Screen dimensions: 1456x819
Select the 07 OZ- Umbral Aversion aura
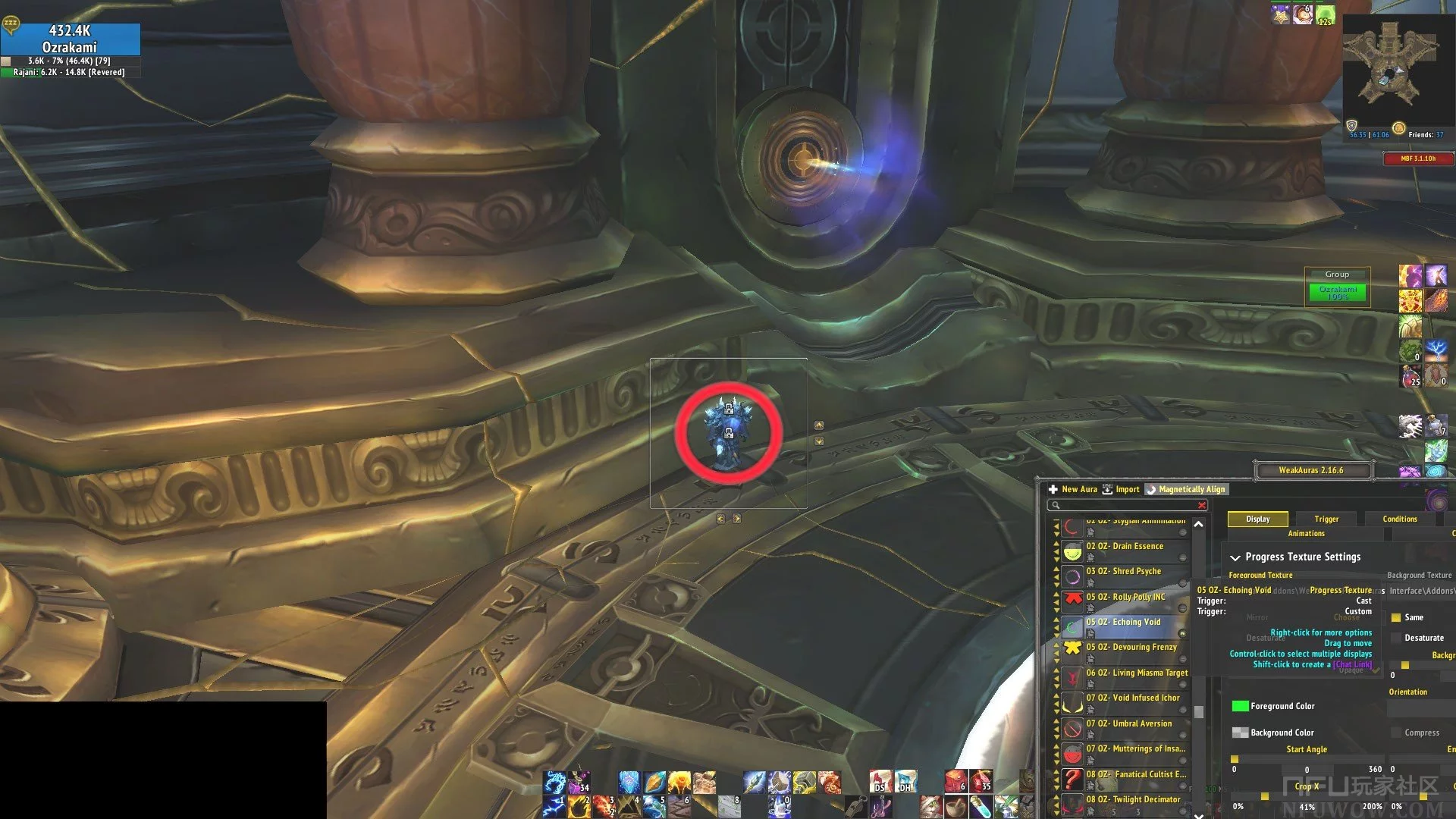point(1128,723)
